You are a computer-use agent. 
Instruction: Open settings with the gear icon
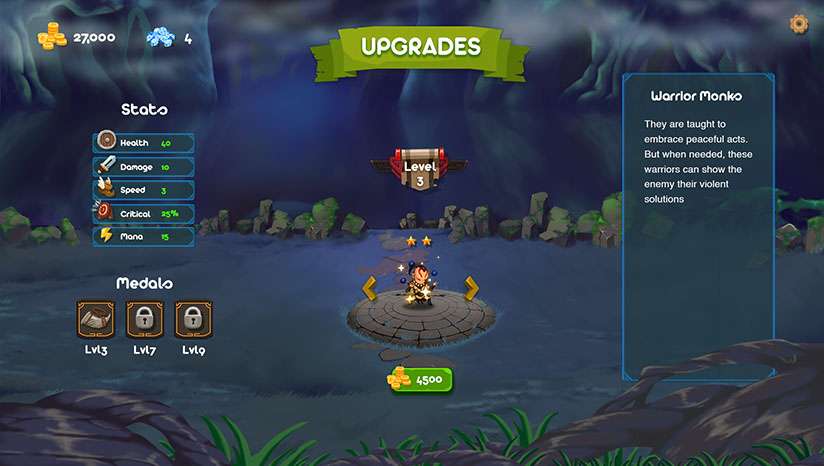tap(798, 23)
